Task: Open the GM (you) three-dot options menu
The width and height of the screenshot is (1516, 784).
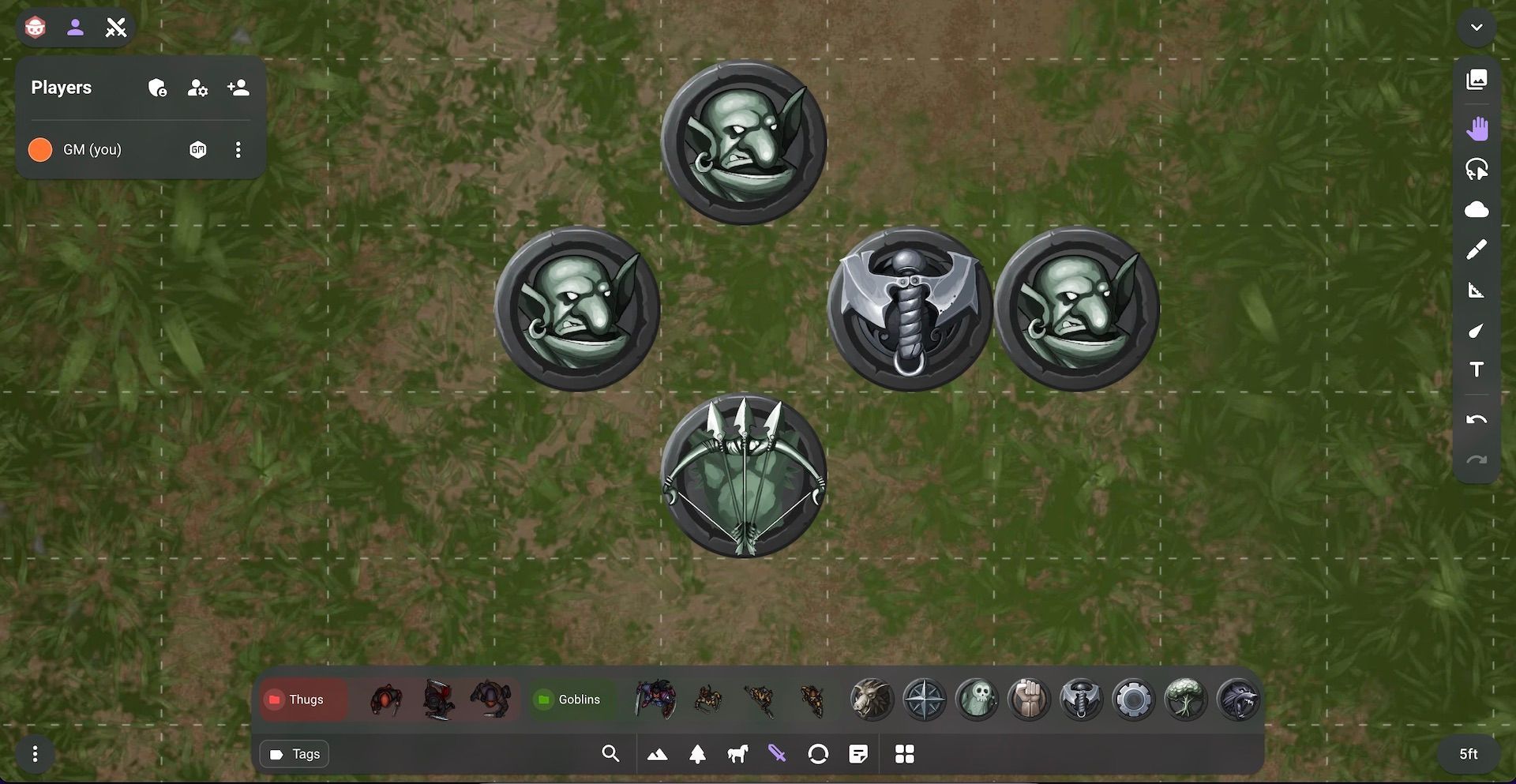Action: (x=238, y=149)
